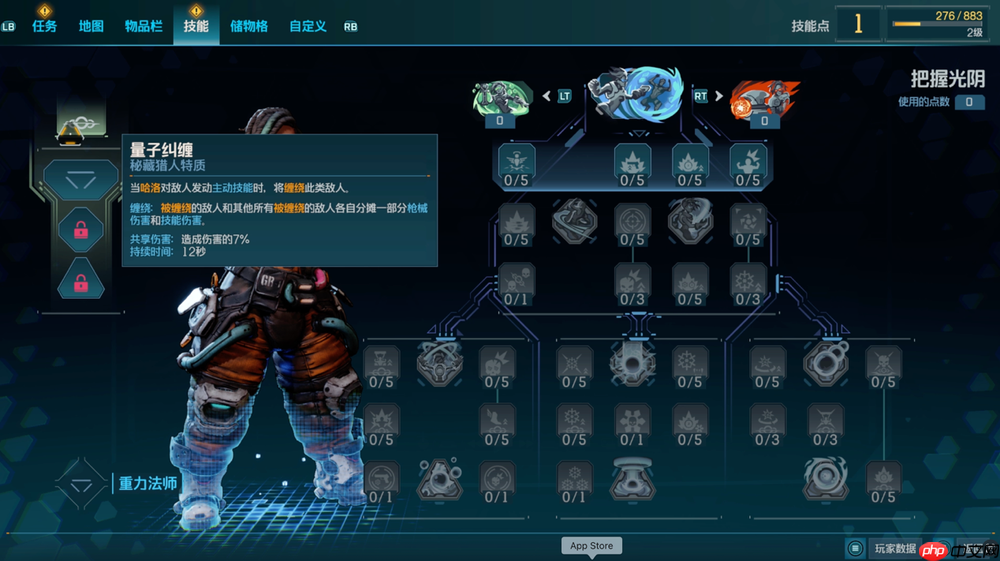Open the 地图 tab

pyautogui.click(x=91, y=26)
